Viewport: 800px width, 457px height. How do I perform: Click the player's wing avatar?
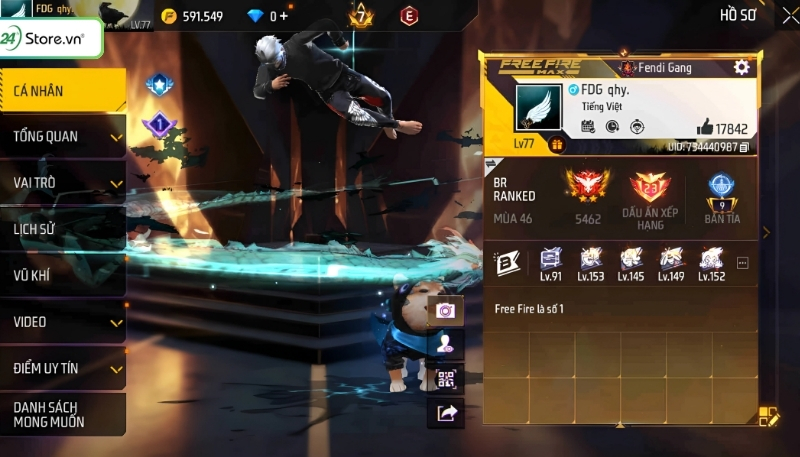click(x=538, y=106)
